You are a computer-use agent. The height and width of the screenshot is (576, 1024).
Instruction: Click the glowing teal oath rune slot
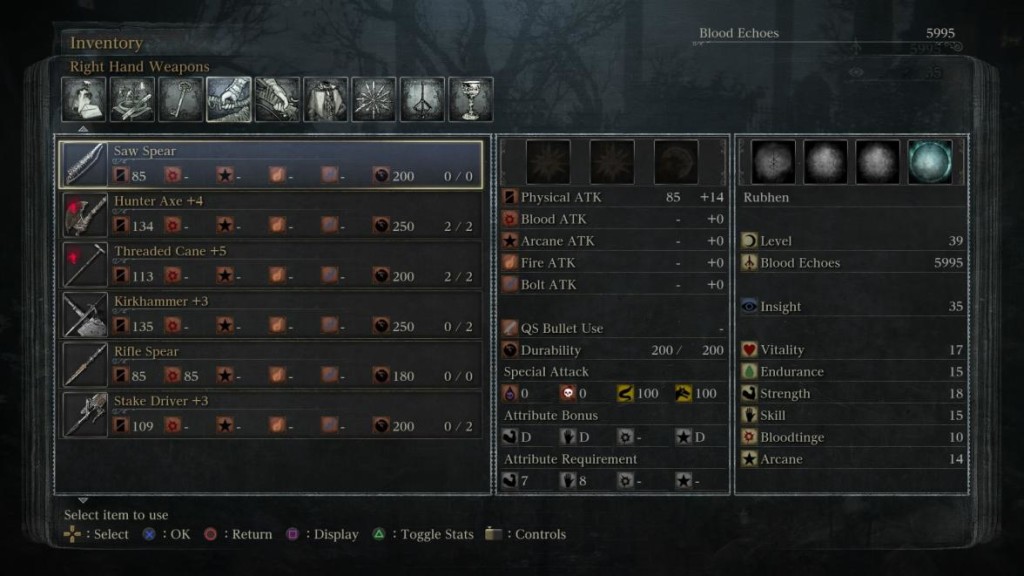coord(930,162)
